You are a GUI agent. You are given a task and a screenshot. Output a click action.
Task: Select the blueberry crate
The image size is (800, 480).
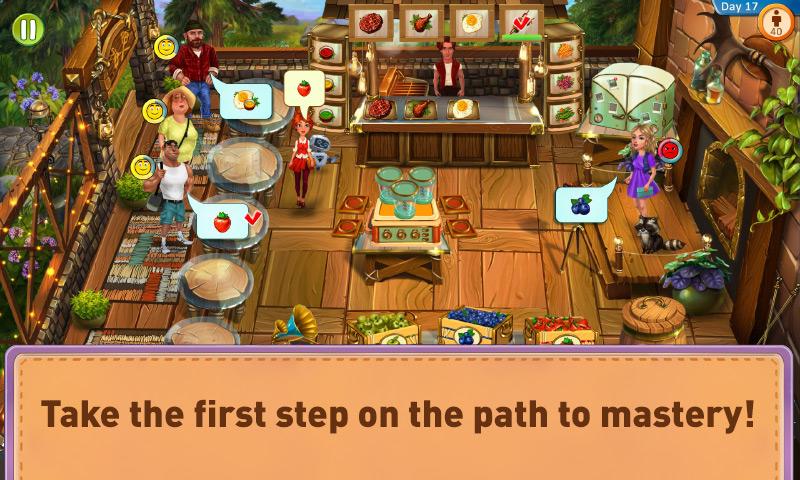474,325
